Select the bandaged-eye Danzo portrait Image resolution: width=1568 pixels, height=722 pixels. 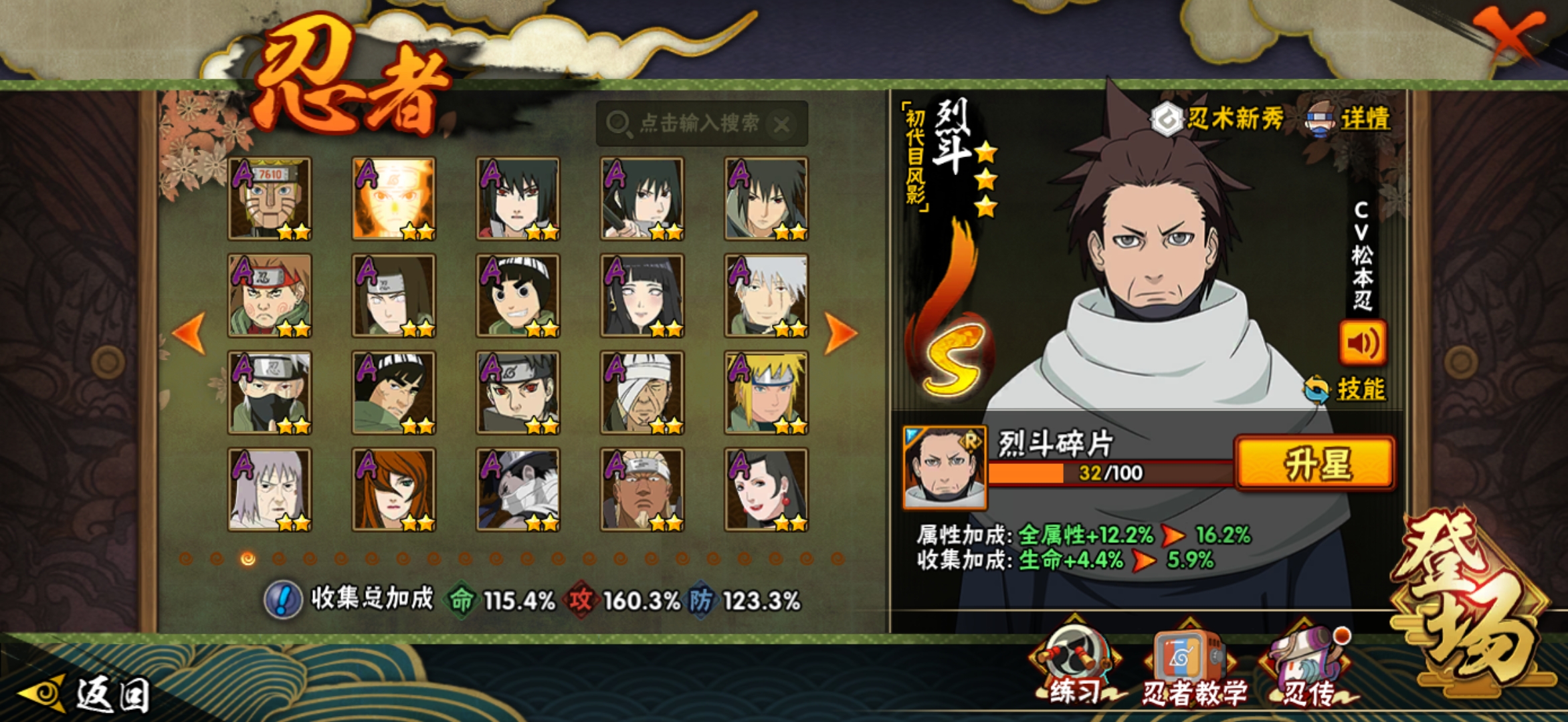[642, 392]
